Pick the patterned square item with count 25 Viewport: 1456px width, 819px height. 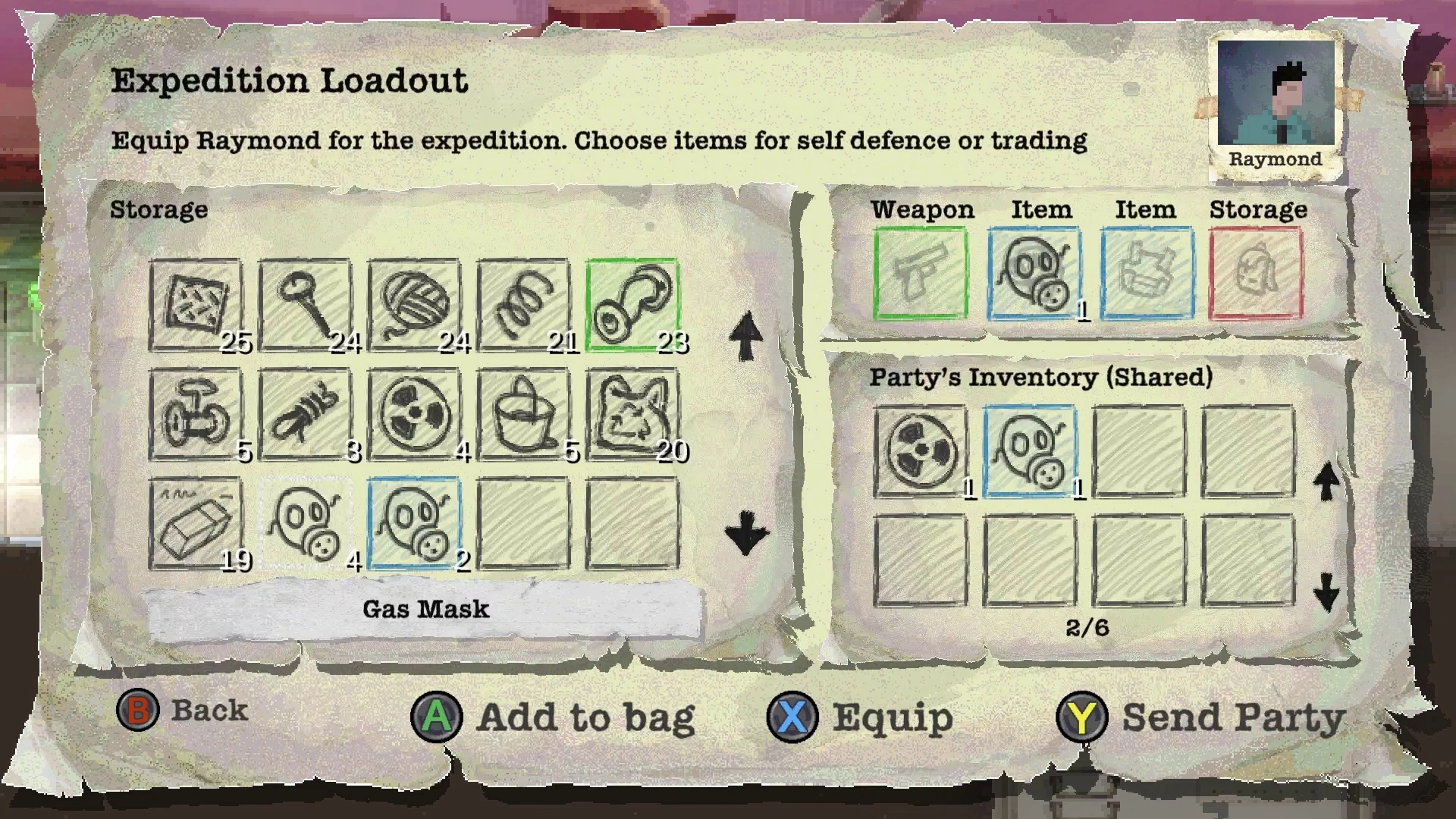pos(196,305)
